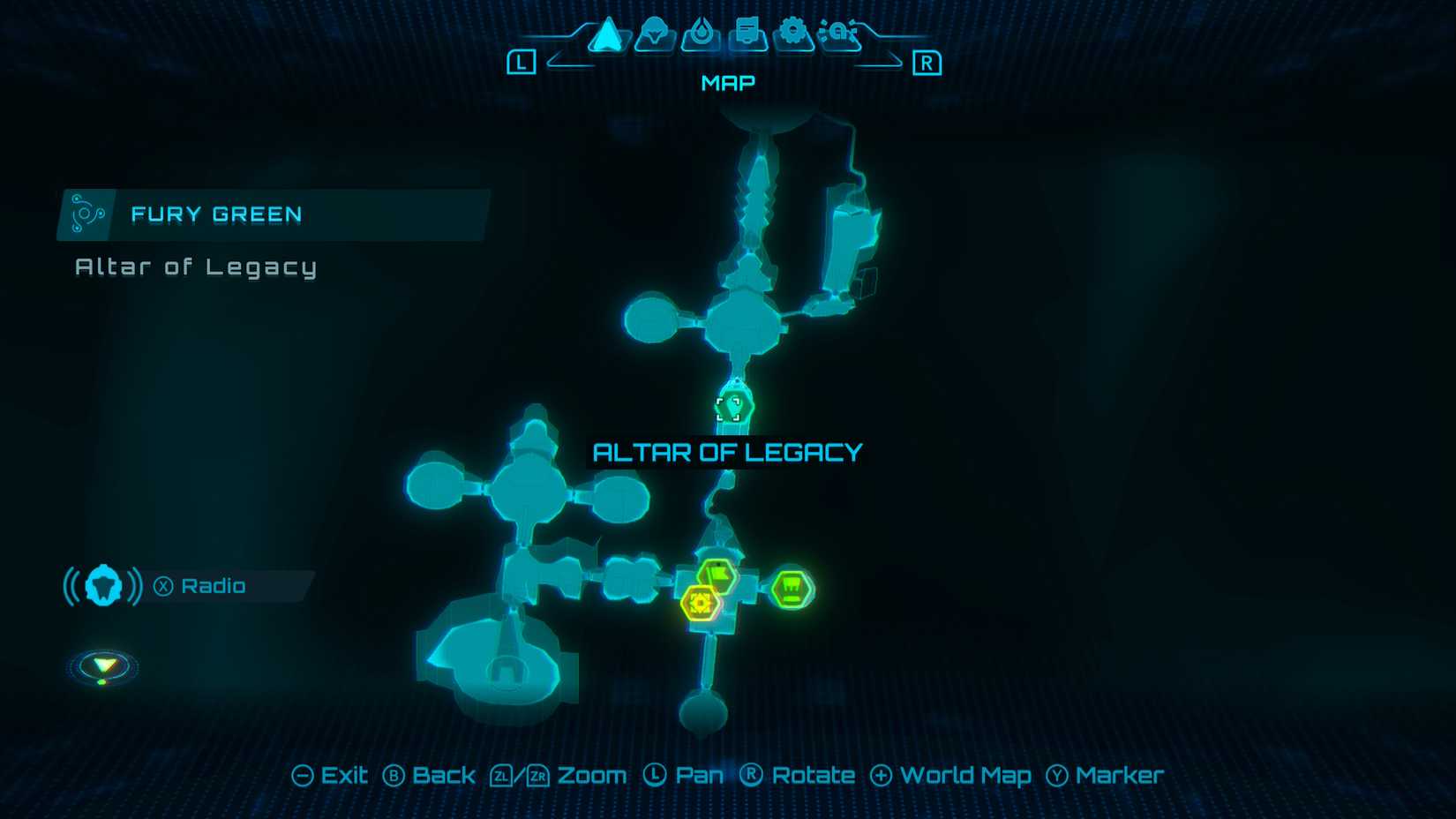This screenshot has width=1456, height=819.
Task: Click the World Map button
Action: coord(951,775)
